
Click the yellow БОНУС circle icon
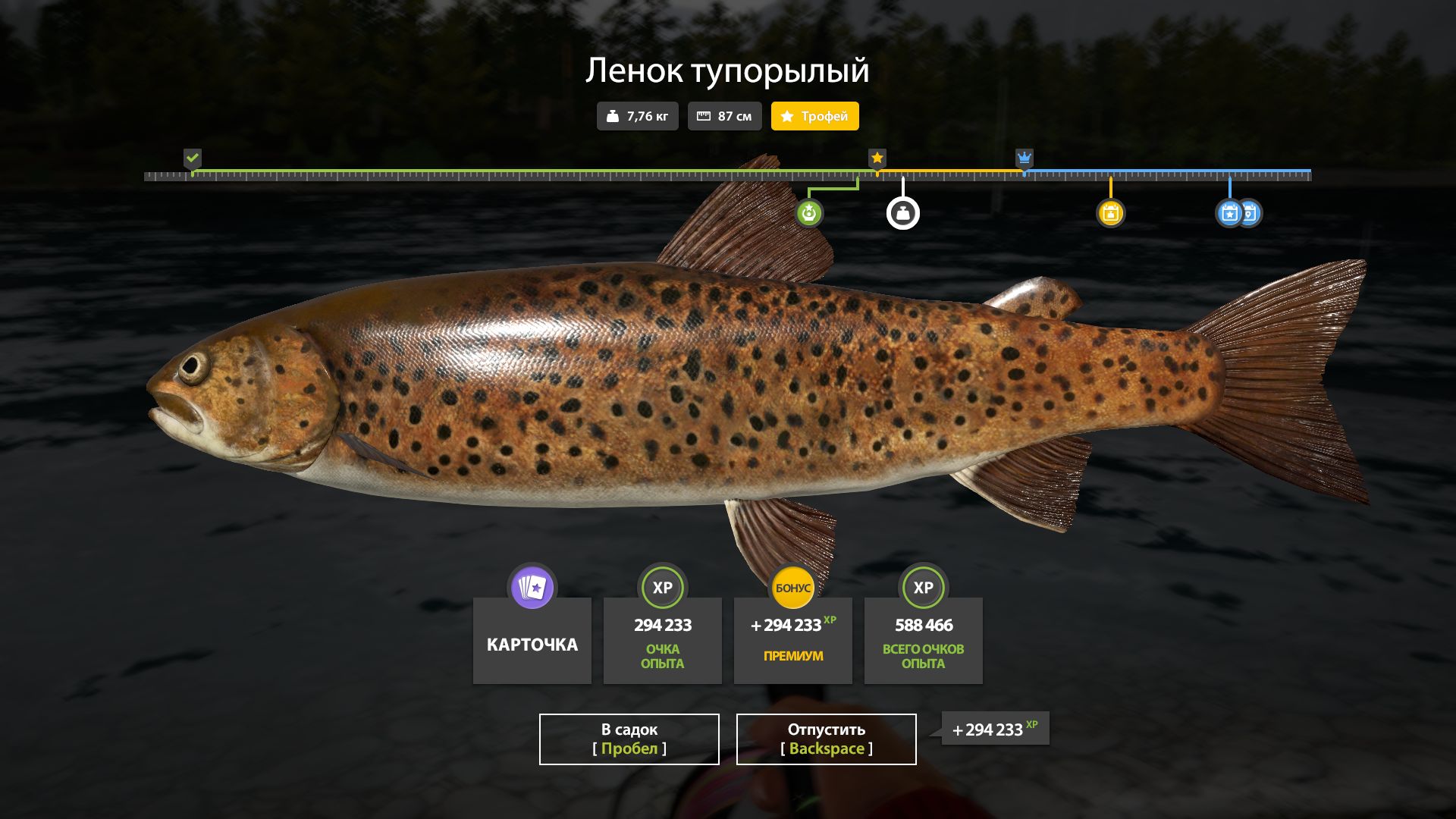tap(792, 586)
